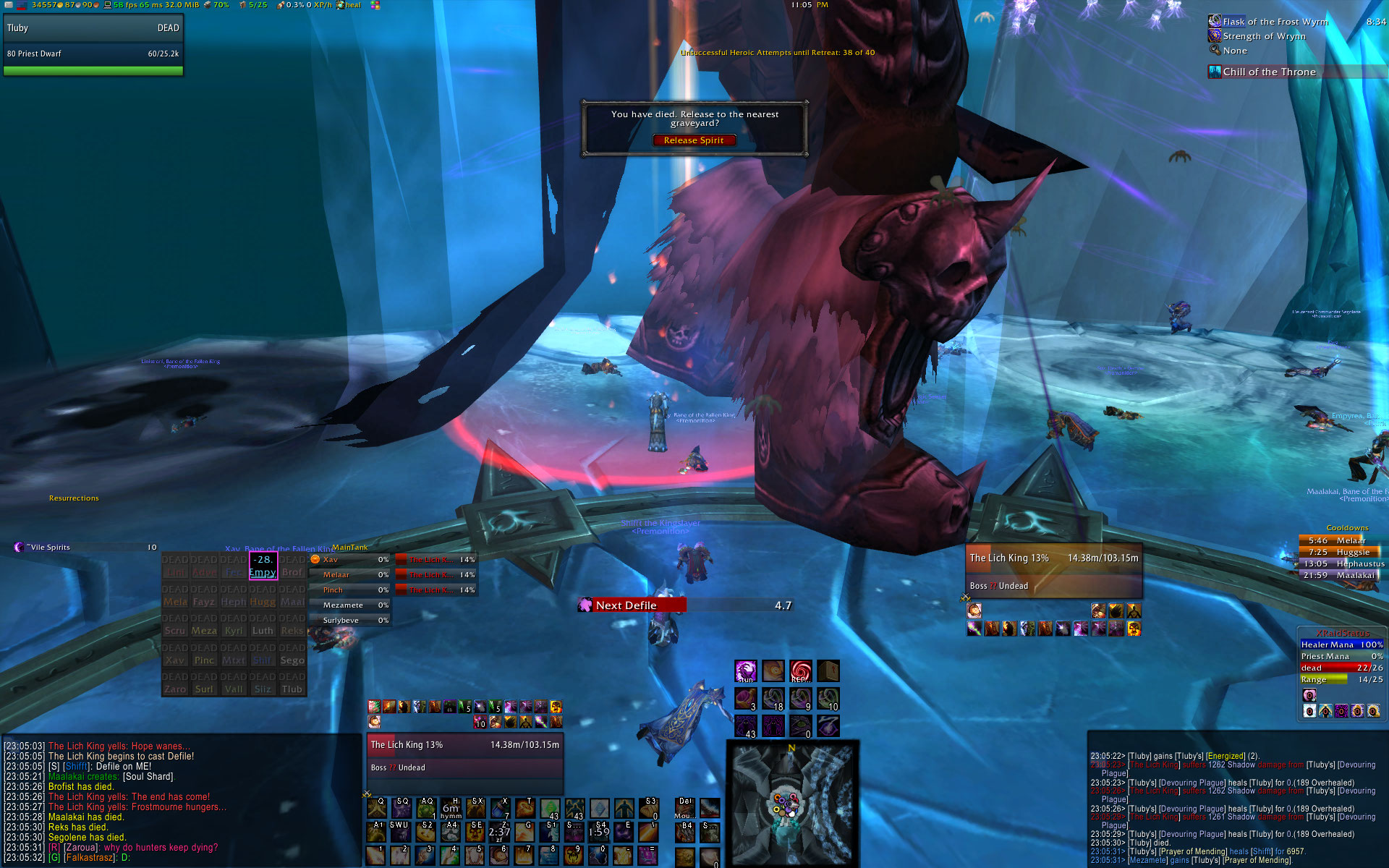The width and height of the screenshot is (1389, 868).
Task: Activate the hymn ability on cooldown
Action: 451,808
